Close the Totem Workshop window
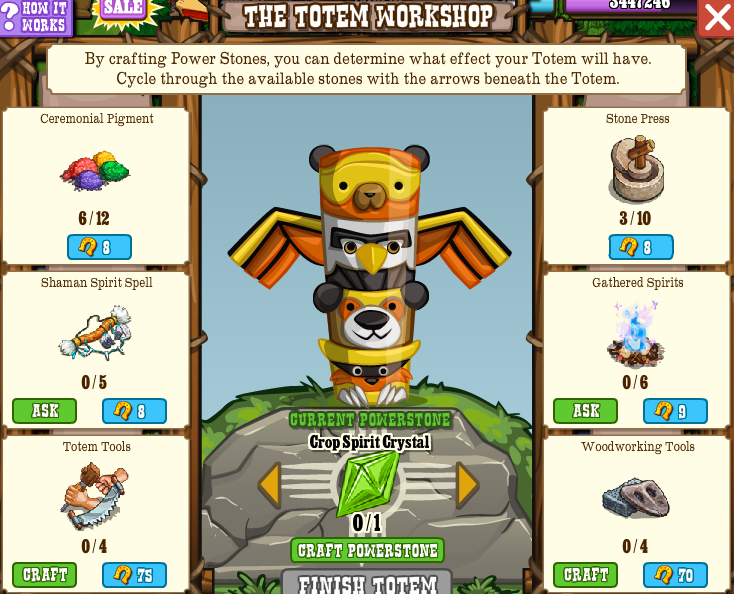 tap(717, 17)
